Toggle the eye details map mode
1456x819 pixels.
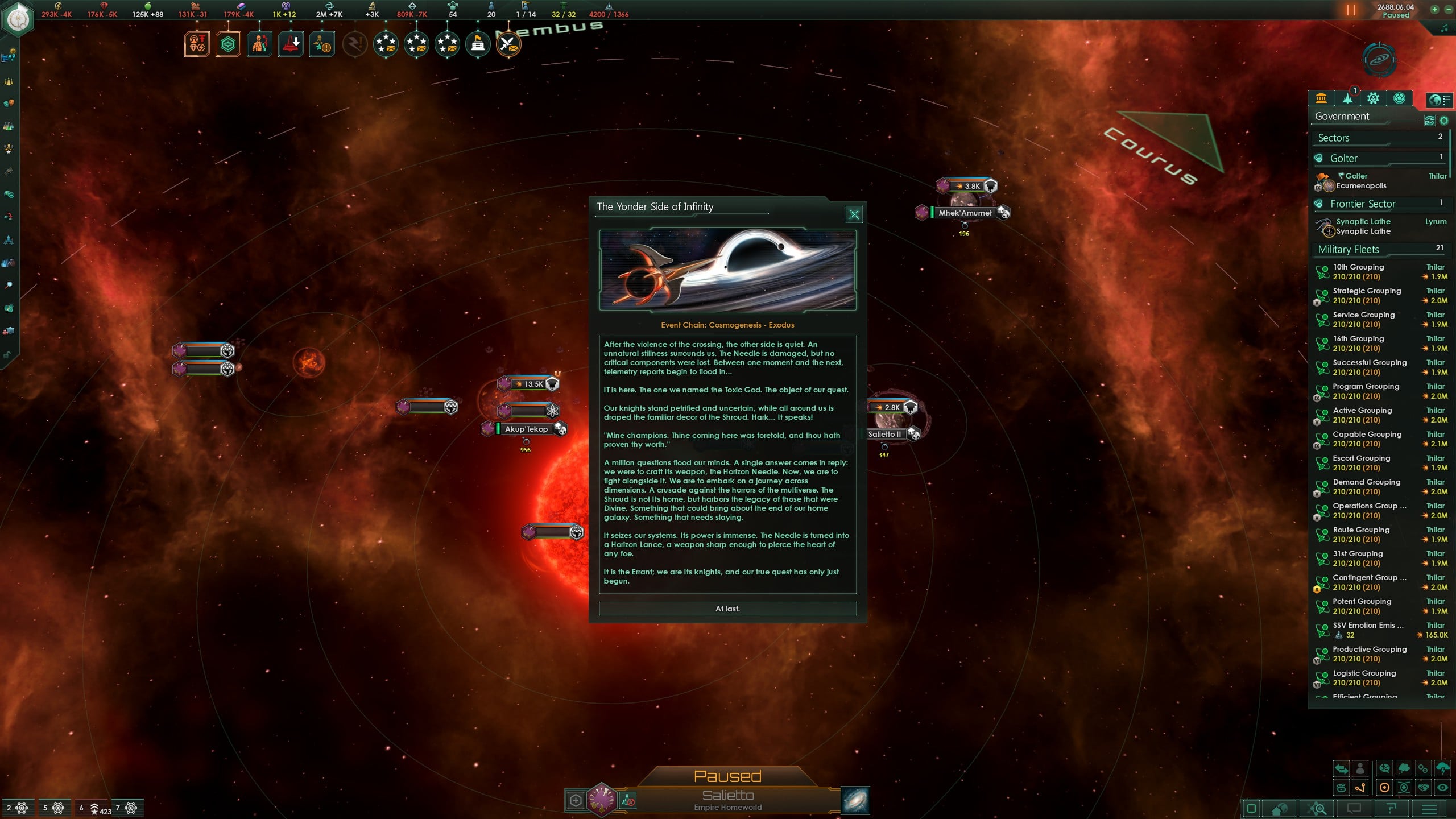(x=1442, y=788)
